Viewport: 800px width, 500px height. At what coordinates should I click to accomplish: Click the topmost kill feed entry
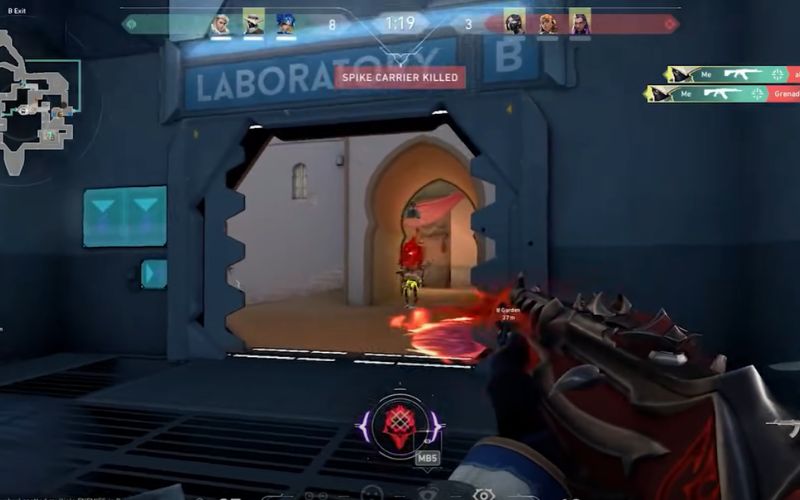[732, 74]
